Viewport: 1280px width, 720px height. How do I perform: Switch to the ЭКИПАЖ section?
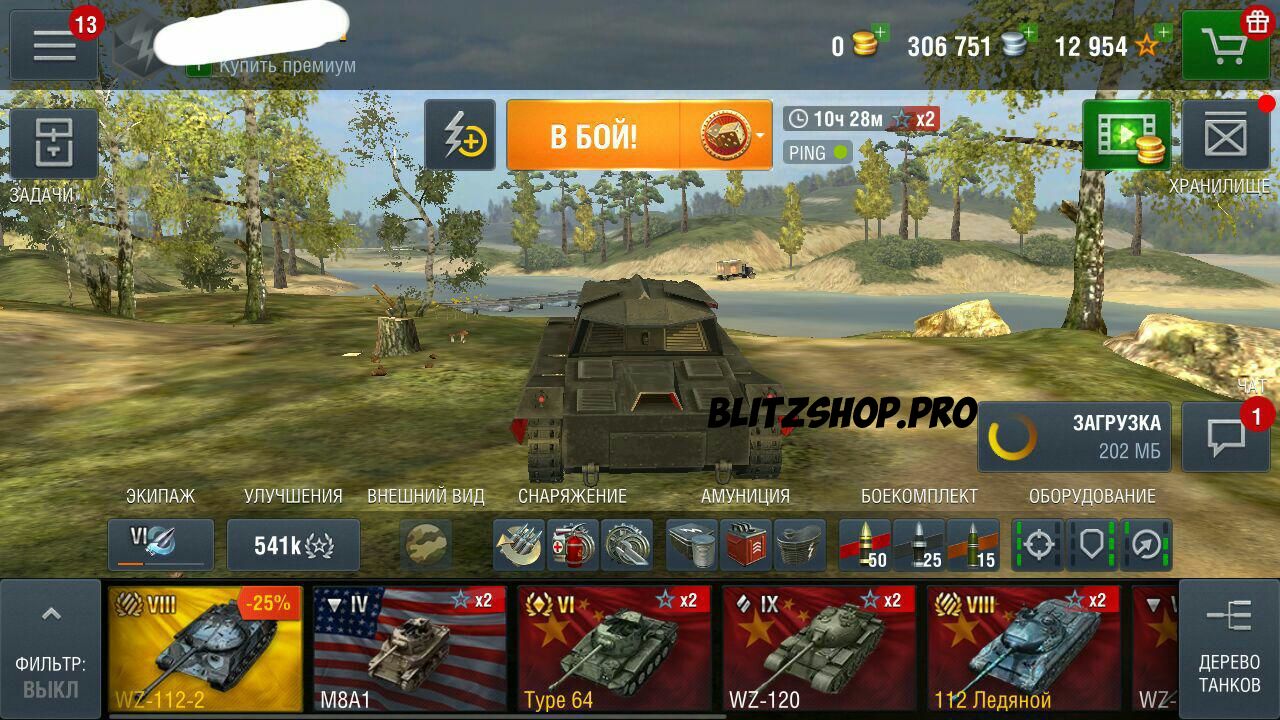point(162,495)
